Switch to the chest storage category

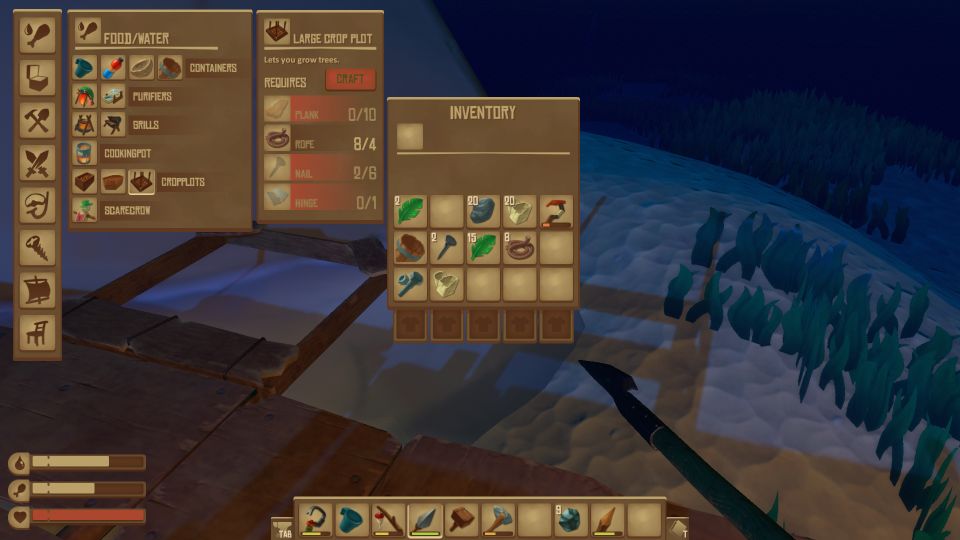[x=37, y=79]
